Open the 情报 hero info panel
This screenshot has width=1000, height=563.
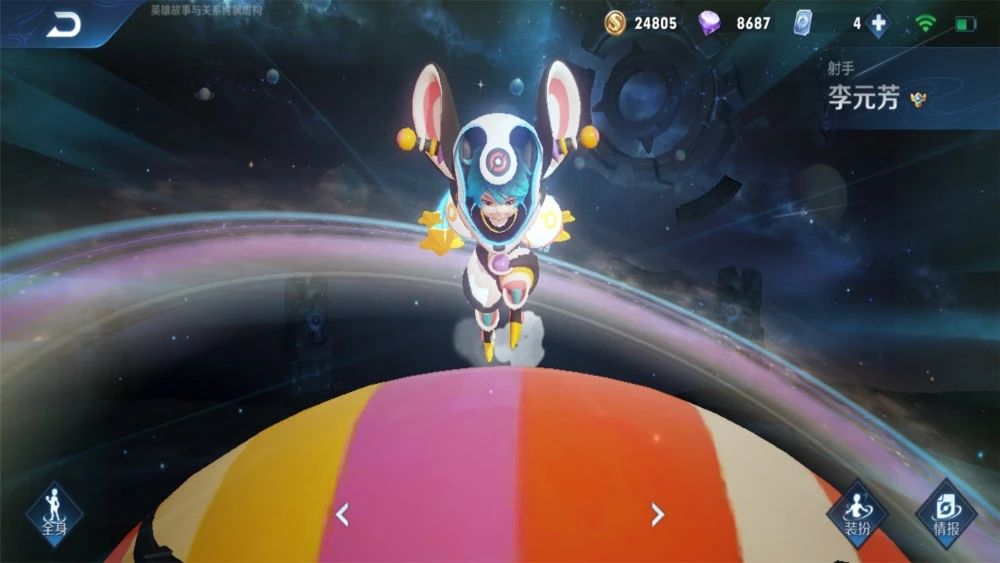[945, 512]
